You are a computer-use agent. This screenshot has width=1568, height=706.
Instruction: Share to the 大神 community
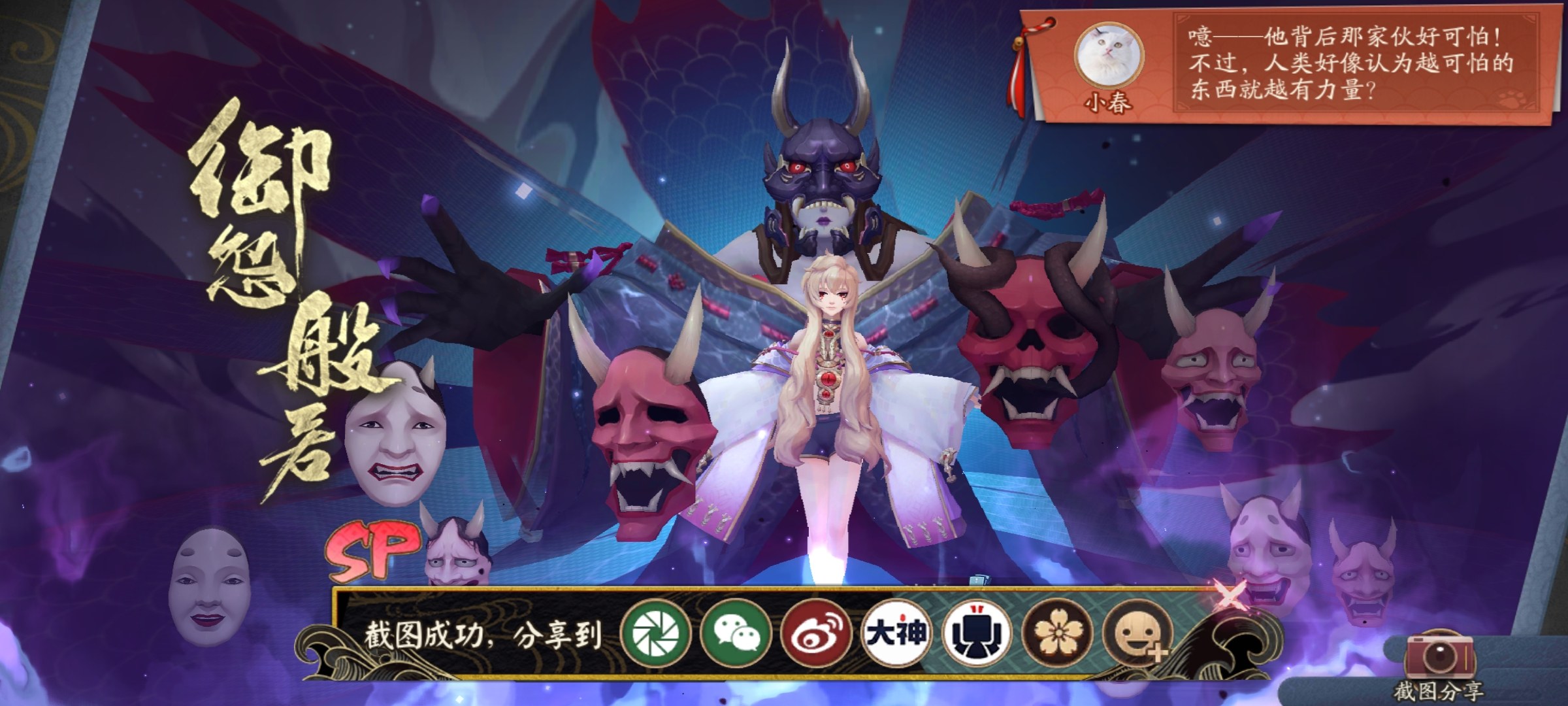pos(896,633)
